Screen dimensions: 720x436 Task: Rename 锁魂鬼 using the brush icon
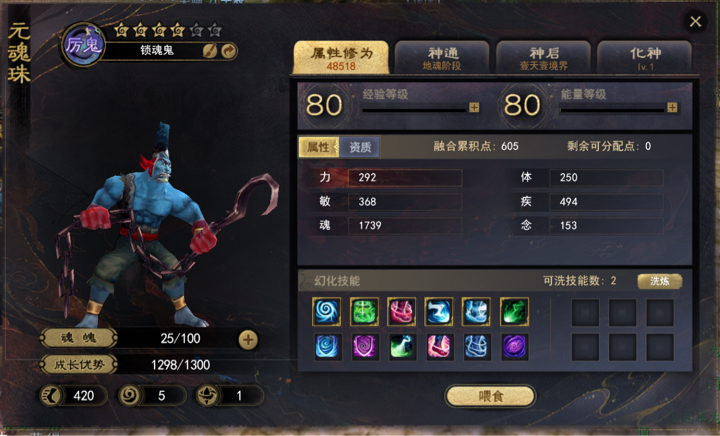(x=210, y=50)
